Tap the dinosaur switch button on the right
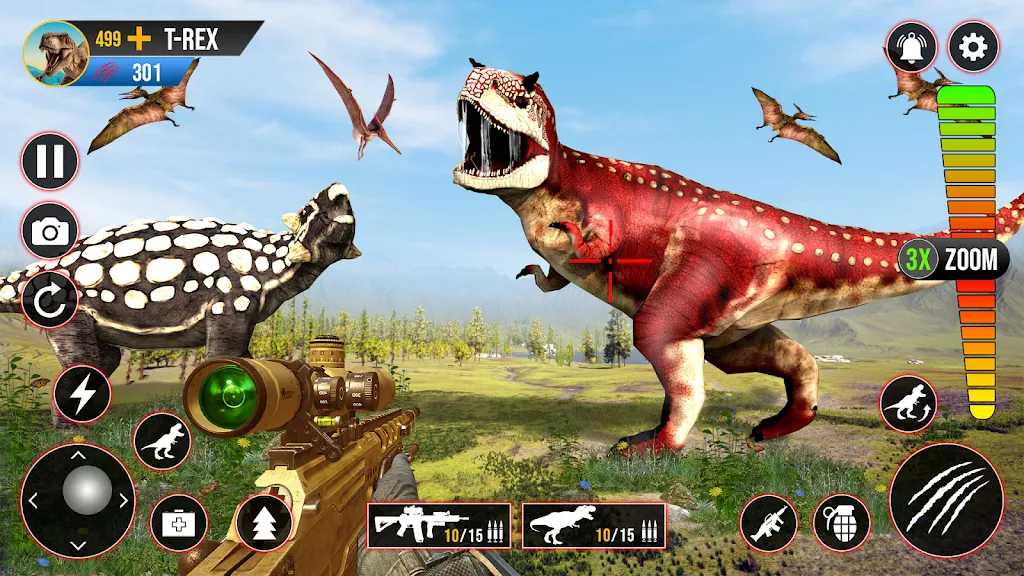 [x=909, y=404]
